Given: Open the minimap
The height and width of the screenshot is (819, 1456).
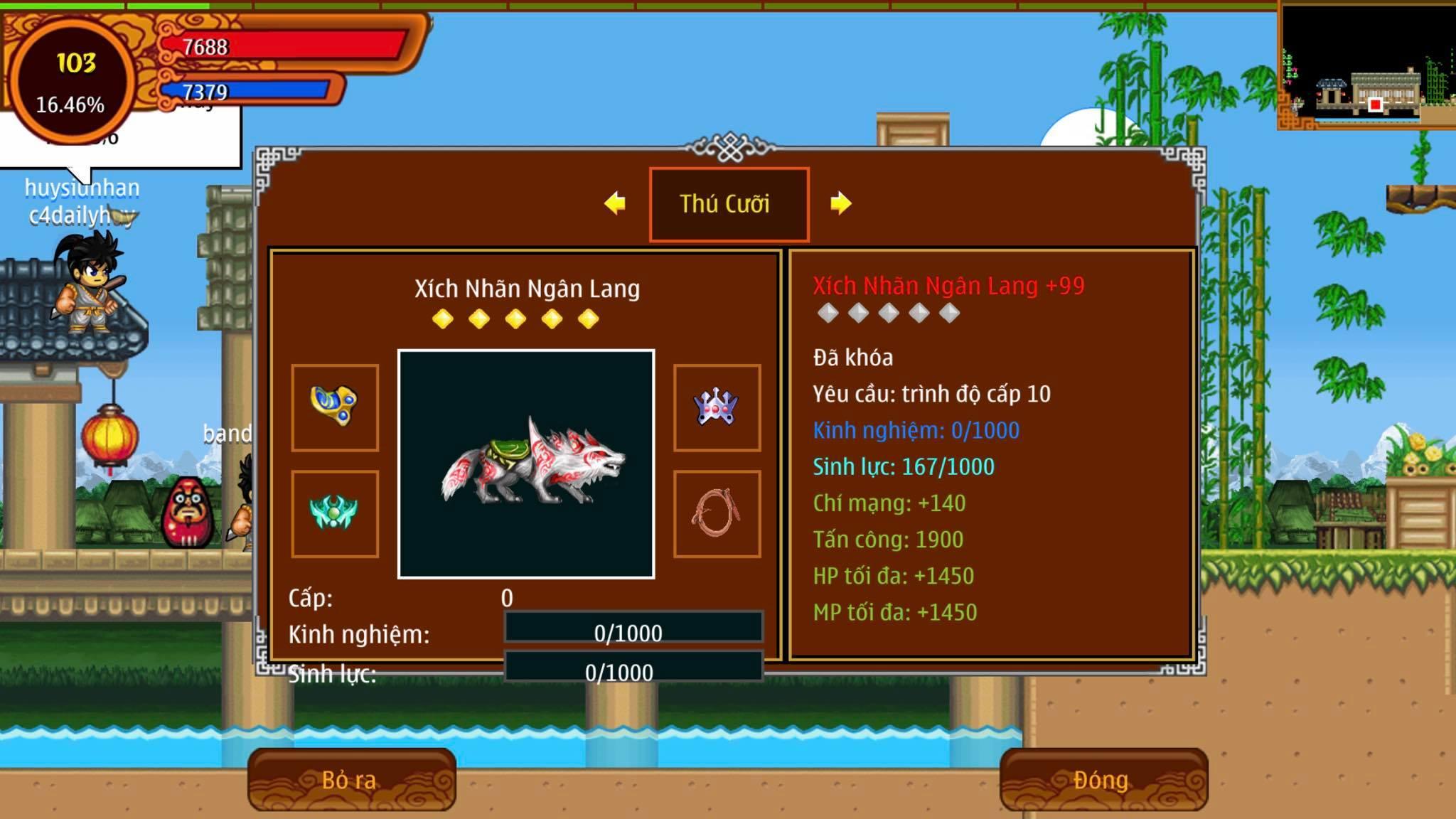Looking at the screenshot, I should (x=1366, y=67).
